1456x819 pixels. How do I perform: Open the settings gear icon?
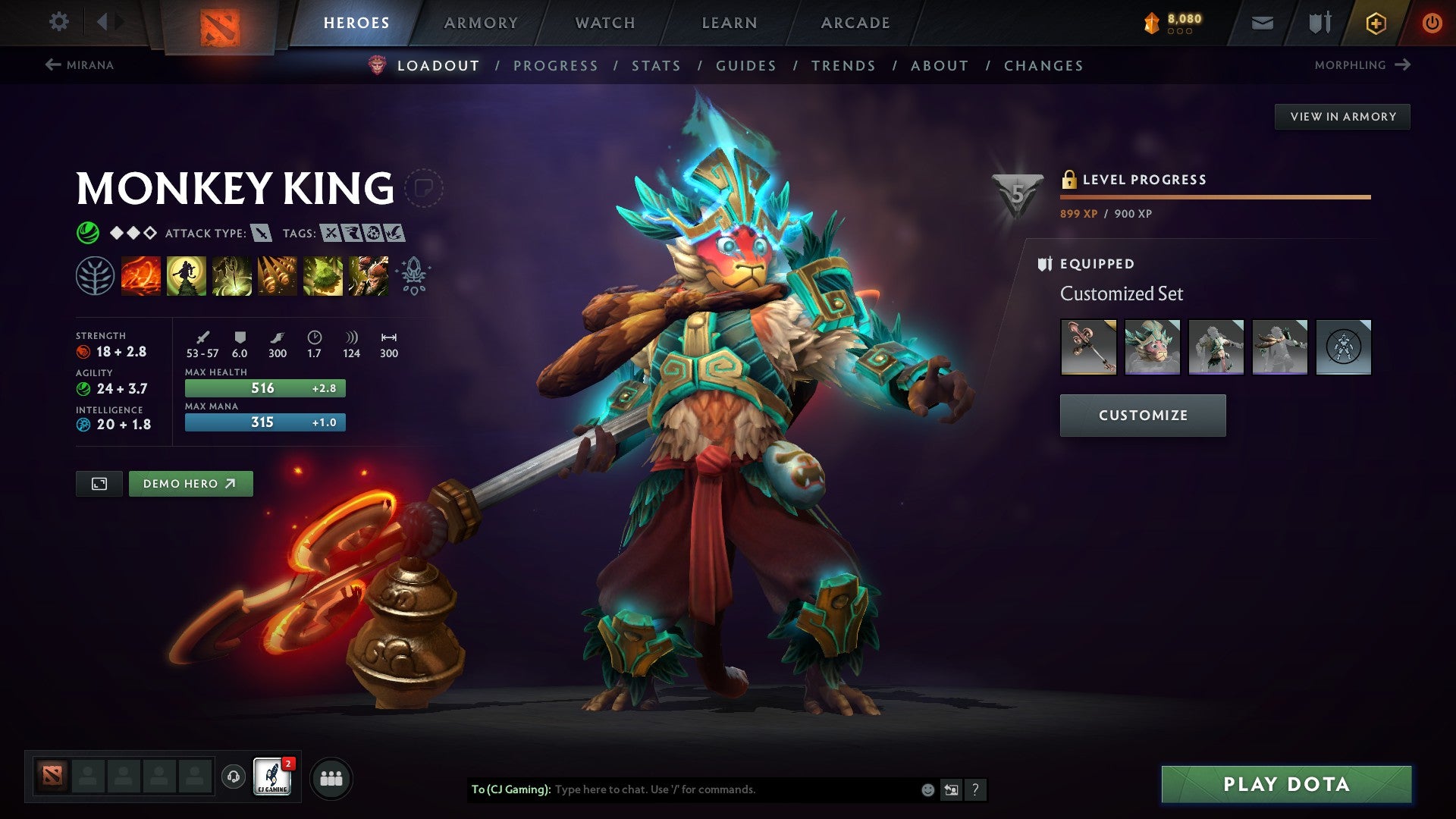point(57,22)
